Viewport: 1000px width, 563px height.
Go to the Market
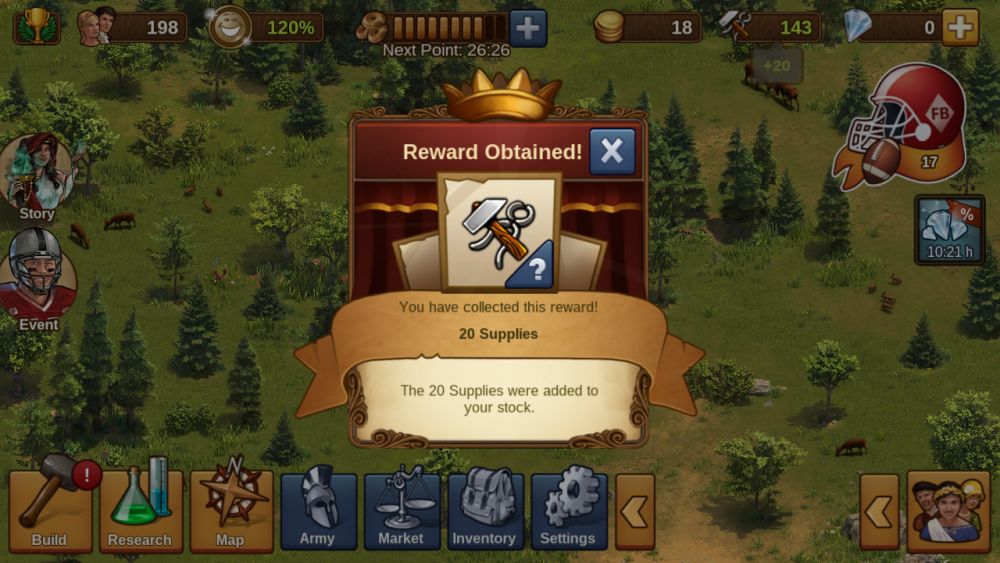401,510
